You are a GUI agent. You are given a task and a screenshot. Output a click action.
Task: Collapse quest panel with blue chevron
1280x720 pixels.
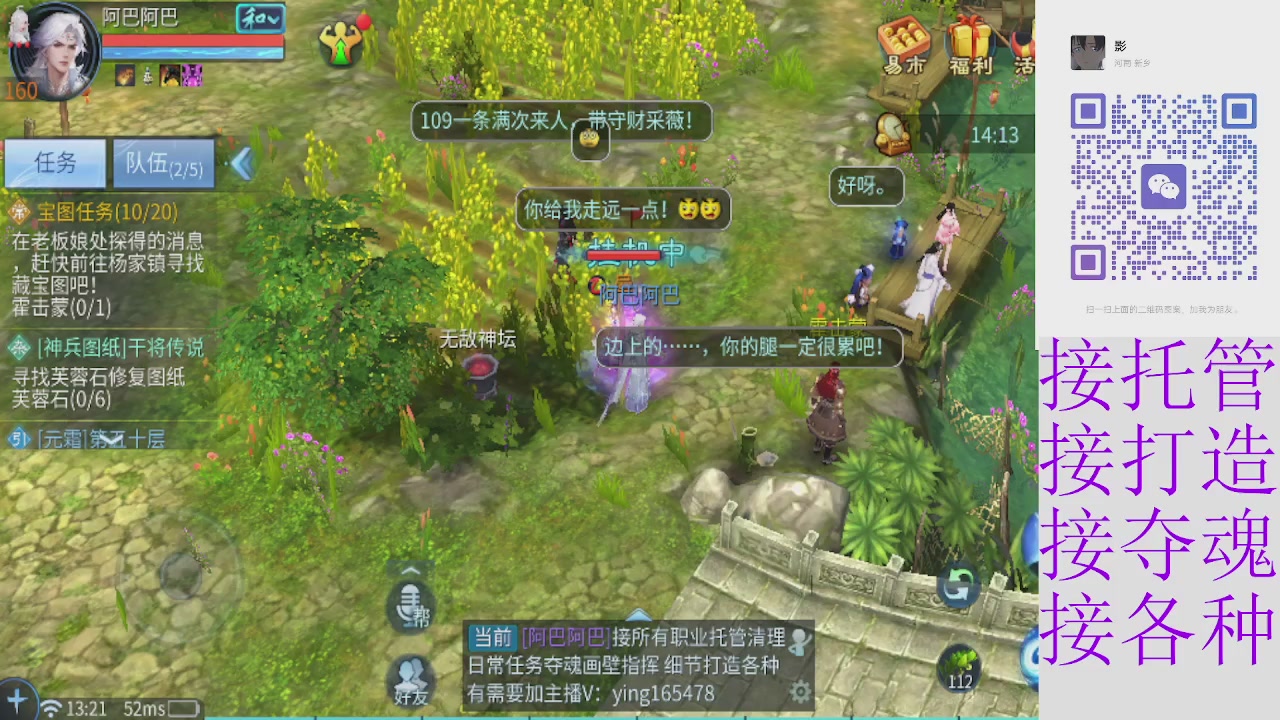tap(240, 163)
